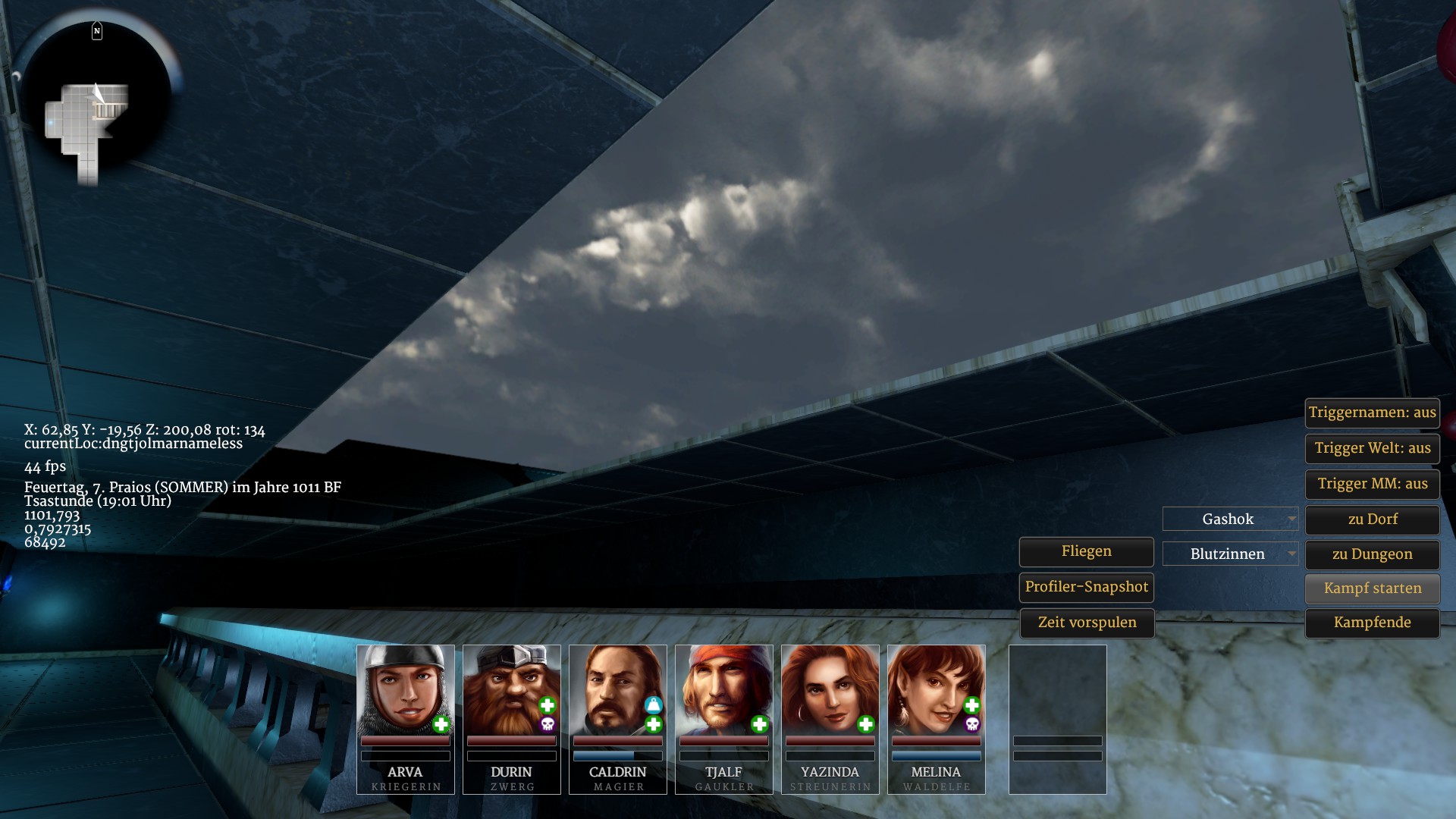Activate the Fliegen fly mode button

point(1086,551)
